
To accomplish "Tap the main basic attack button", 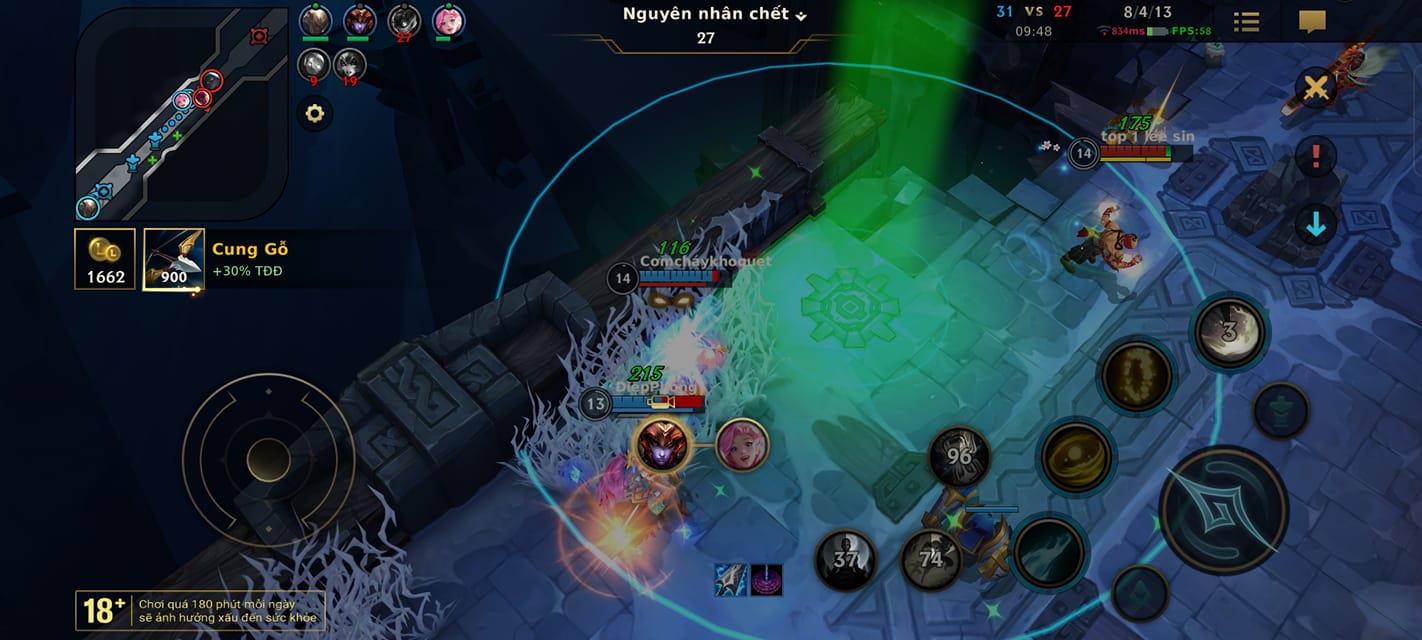I will click(x=1223, y=509).
